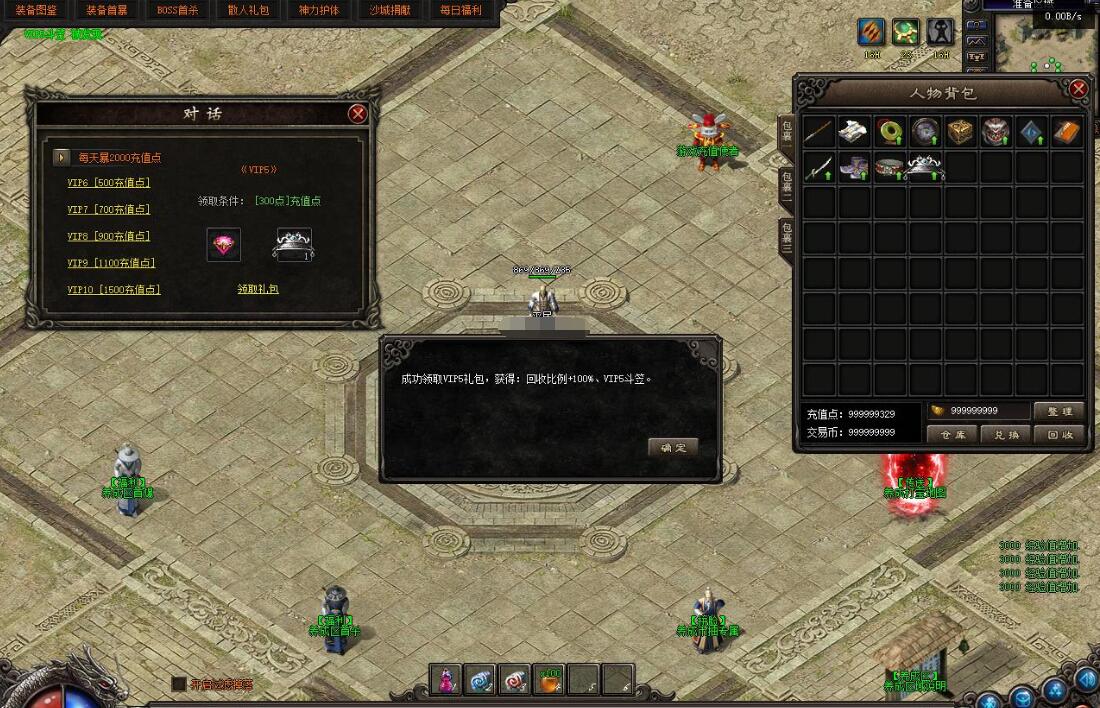Screen dimensions: 1100x708
Task: Choose the VIP8 [900充值点] entry
Action: (x=108, y=236)
